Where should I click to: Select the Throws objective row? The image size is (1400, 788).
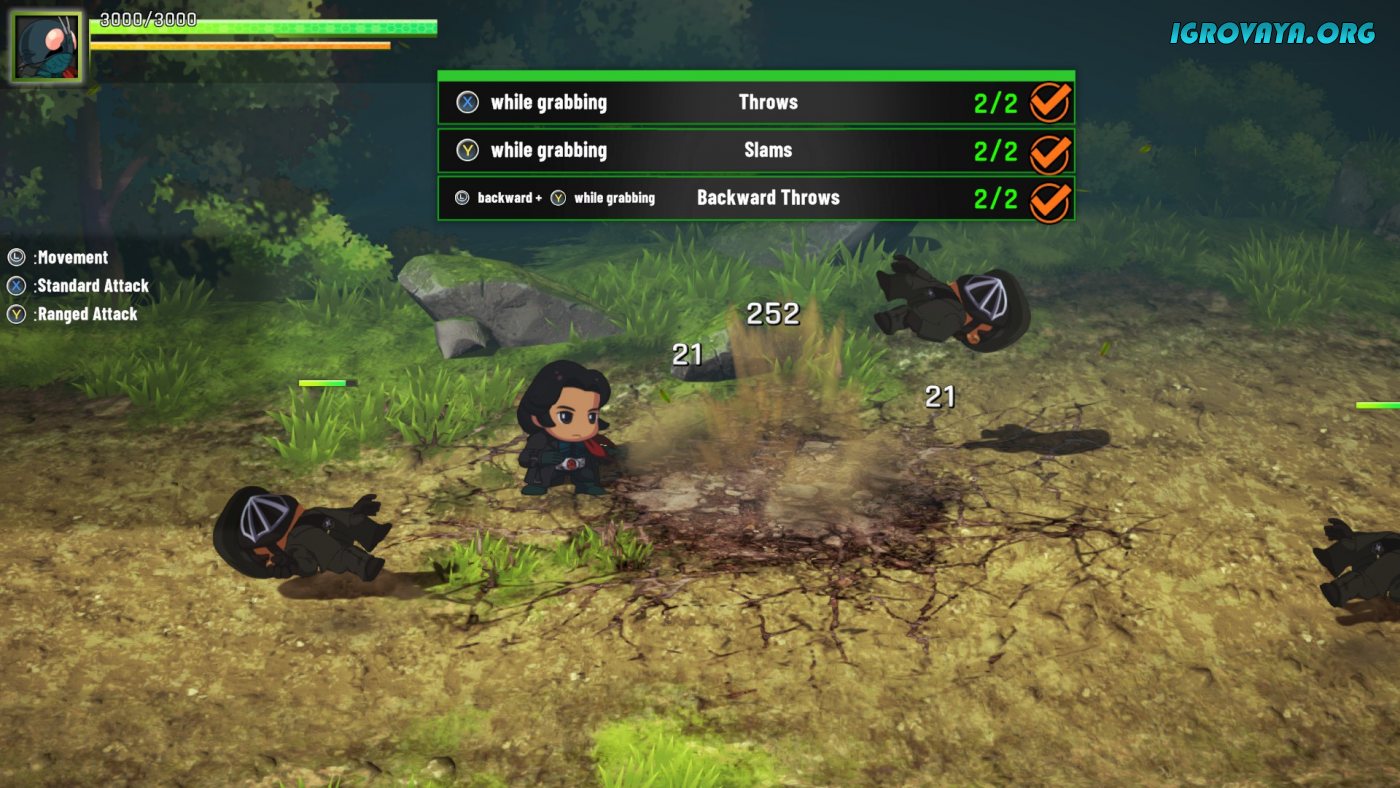(755, 102)
